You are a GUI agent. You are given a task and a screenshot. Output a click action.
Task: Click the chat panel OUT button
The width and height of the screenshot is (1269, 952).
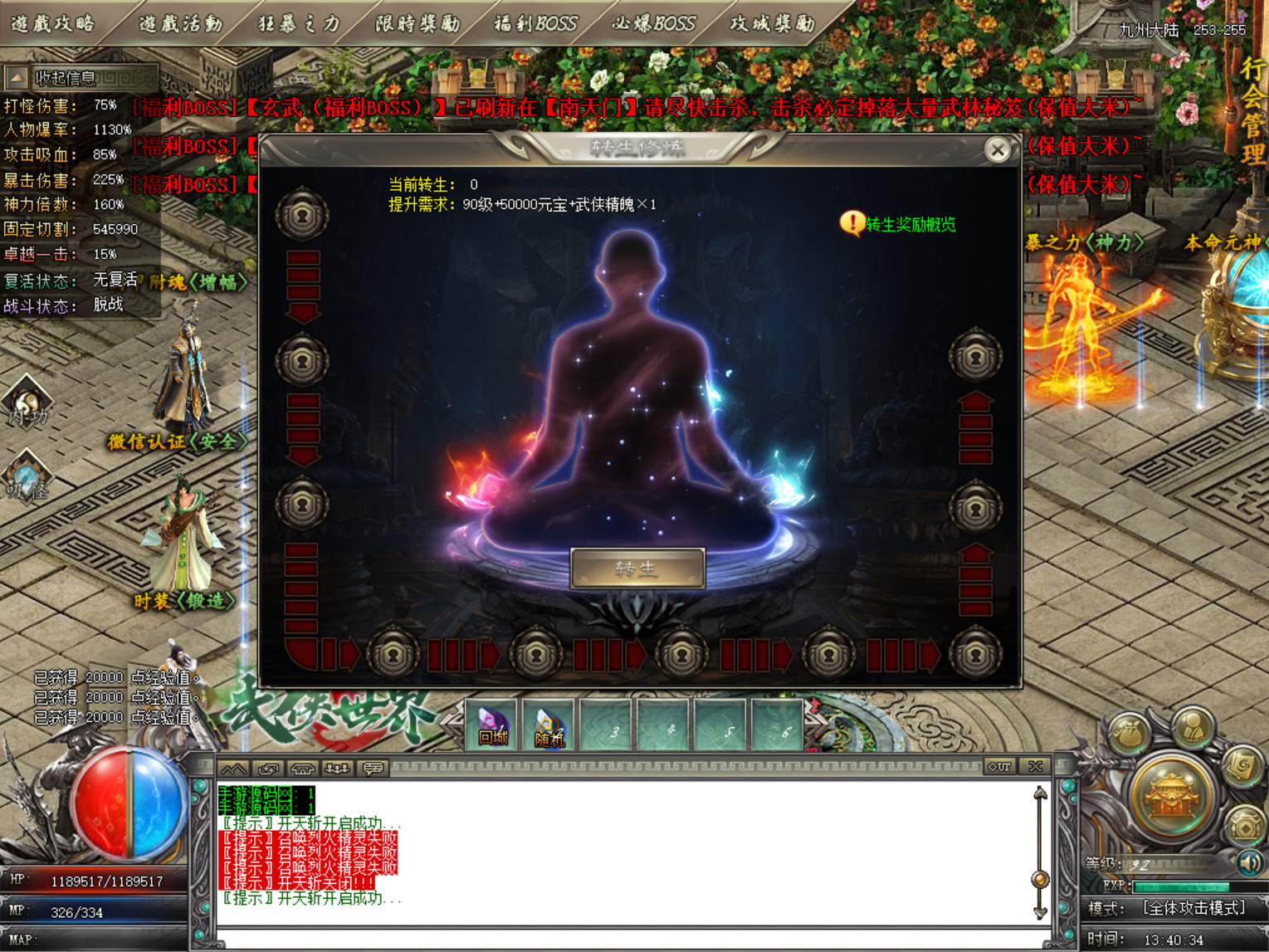pyautogui.click(x=999, y=767)
